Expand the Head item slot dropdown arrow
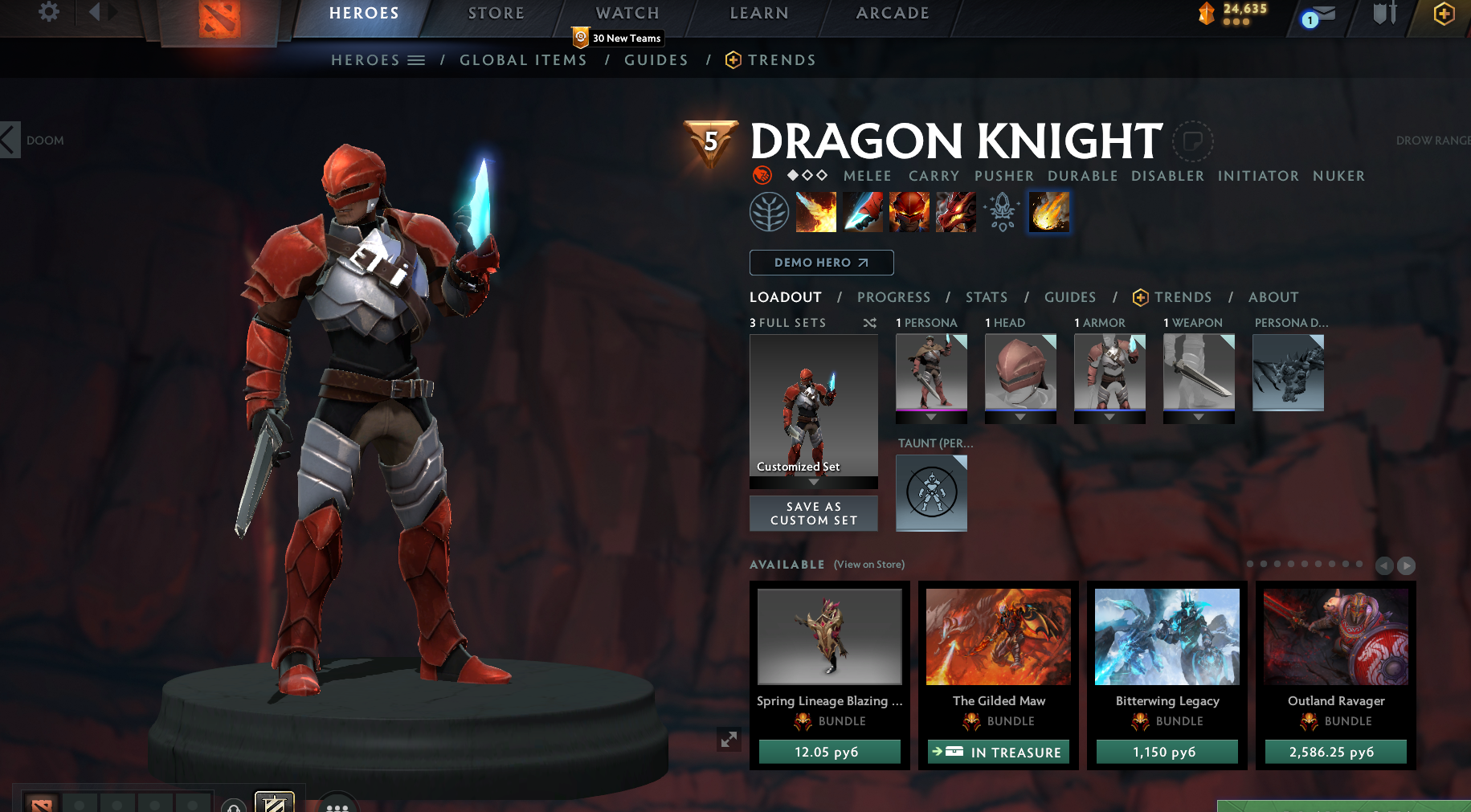1471x812 pixels. point(1020,418)
